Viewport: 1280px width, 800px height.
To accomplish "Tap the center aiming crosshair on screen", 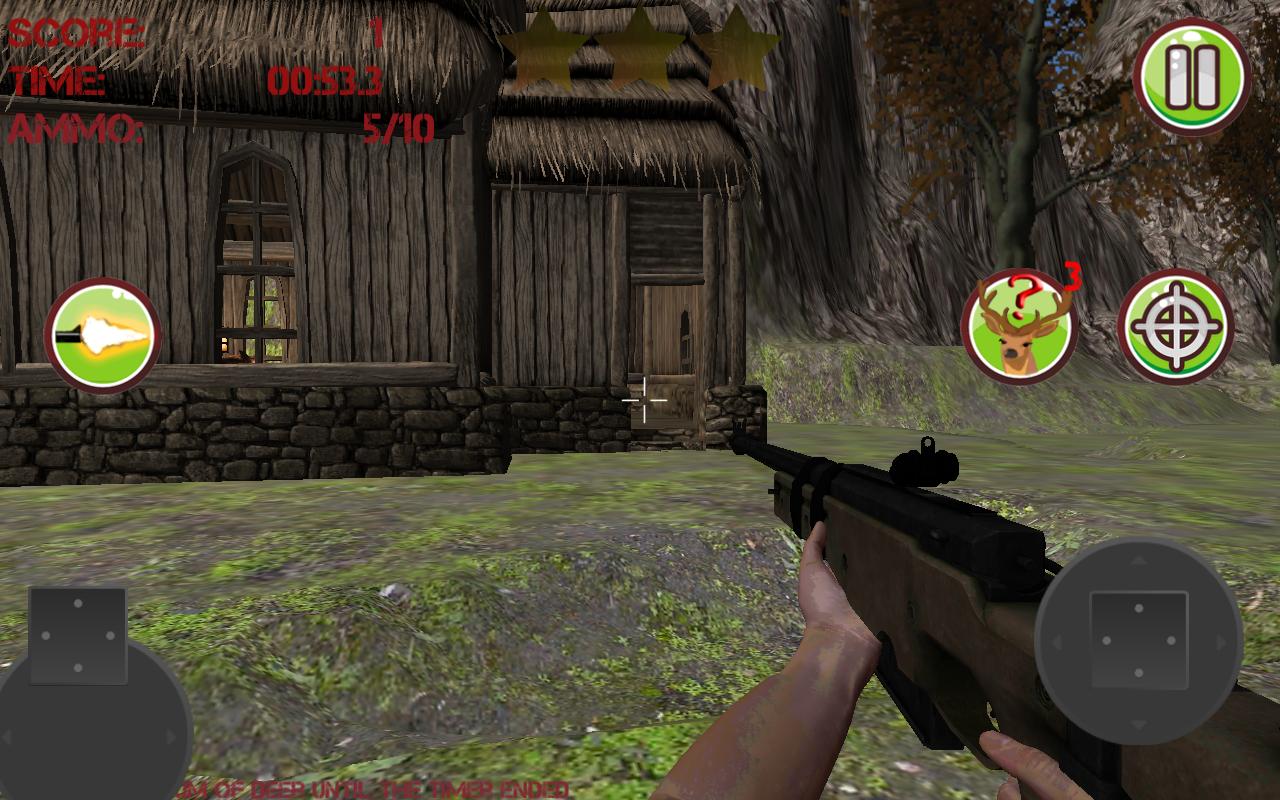I will pos(646,399).
